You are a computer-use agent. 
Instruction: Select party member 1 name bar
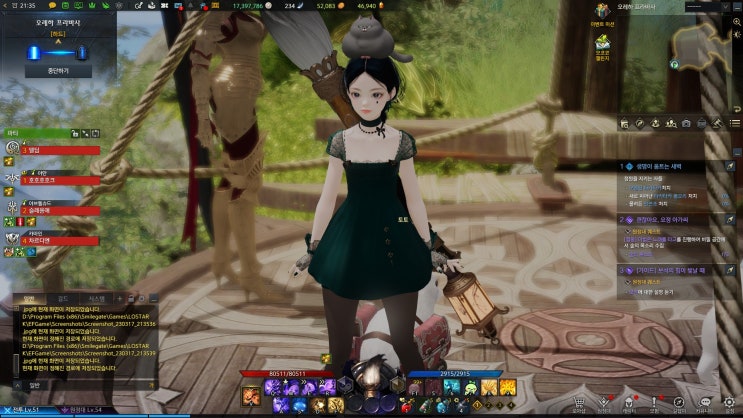coord(60,151)
